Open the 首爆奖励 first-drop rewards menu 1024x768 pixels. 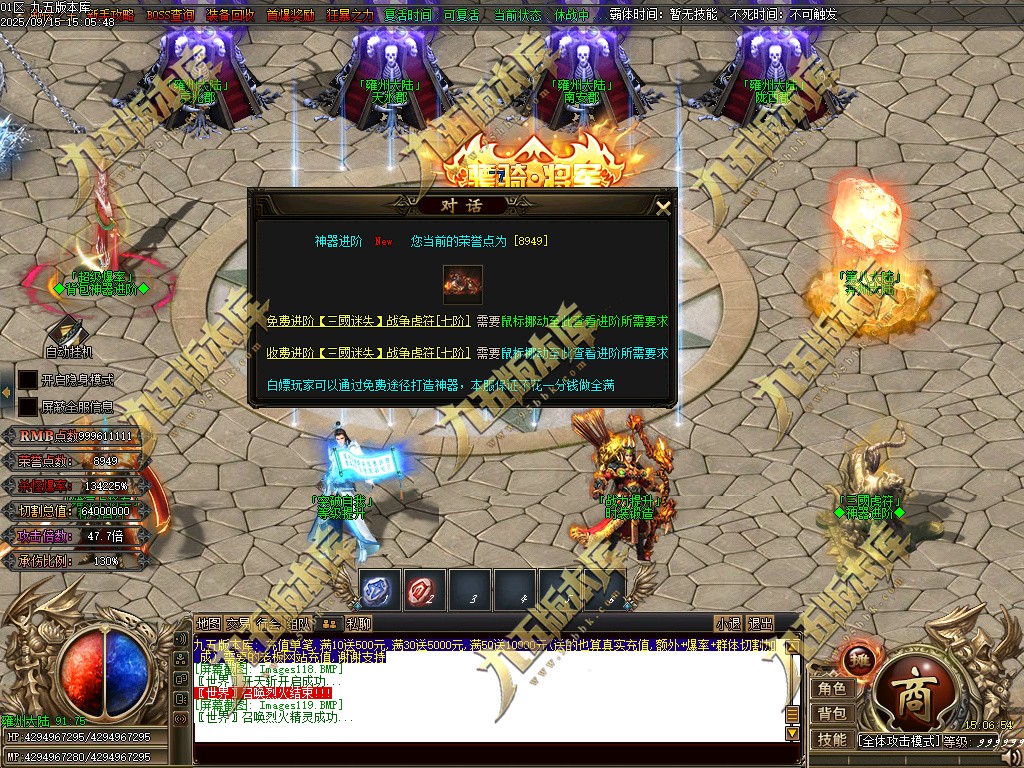click(x=288, y=15)
